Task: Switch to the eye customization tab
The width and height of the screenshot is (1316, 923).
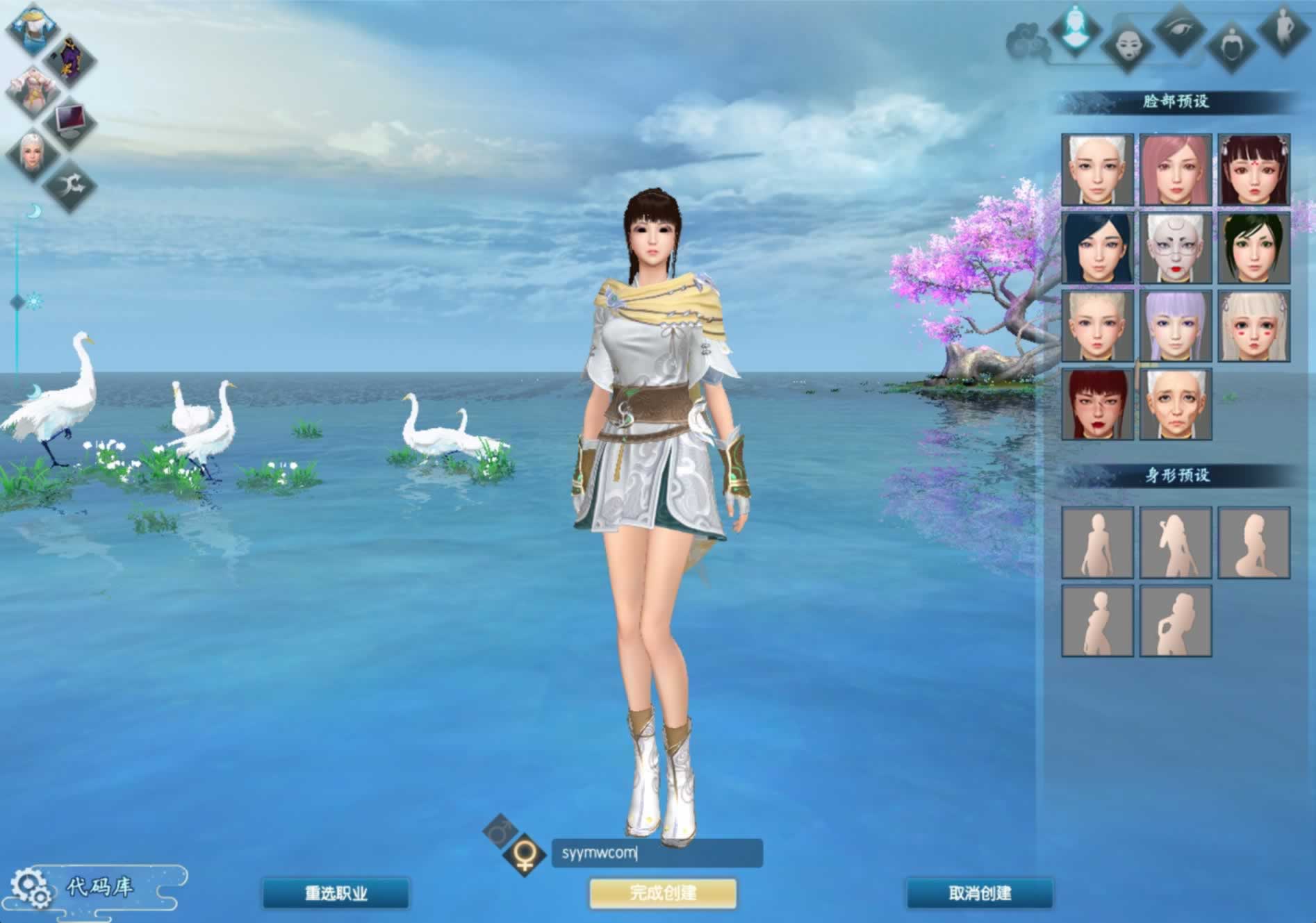Action: 1179,29
